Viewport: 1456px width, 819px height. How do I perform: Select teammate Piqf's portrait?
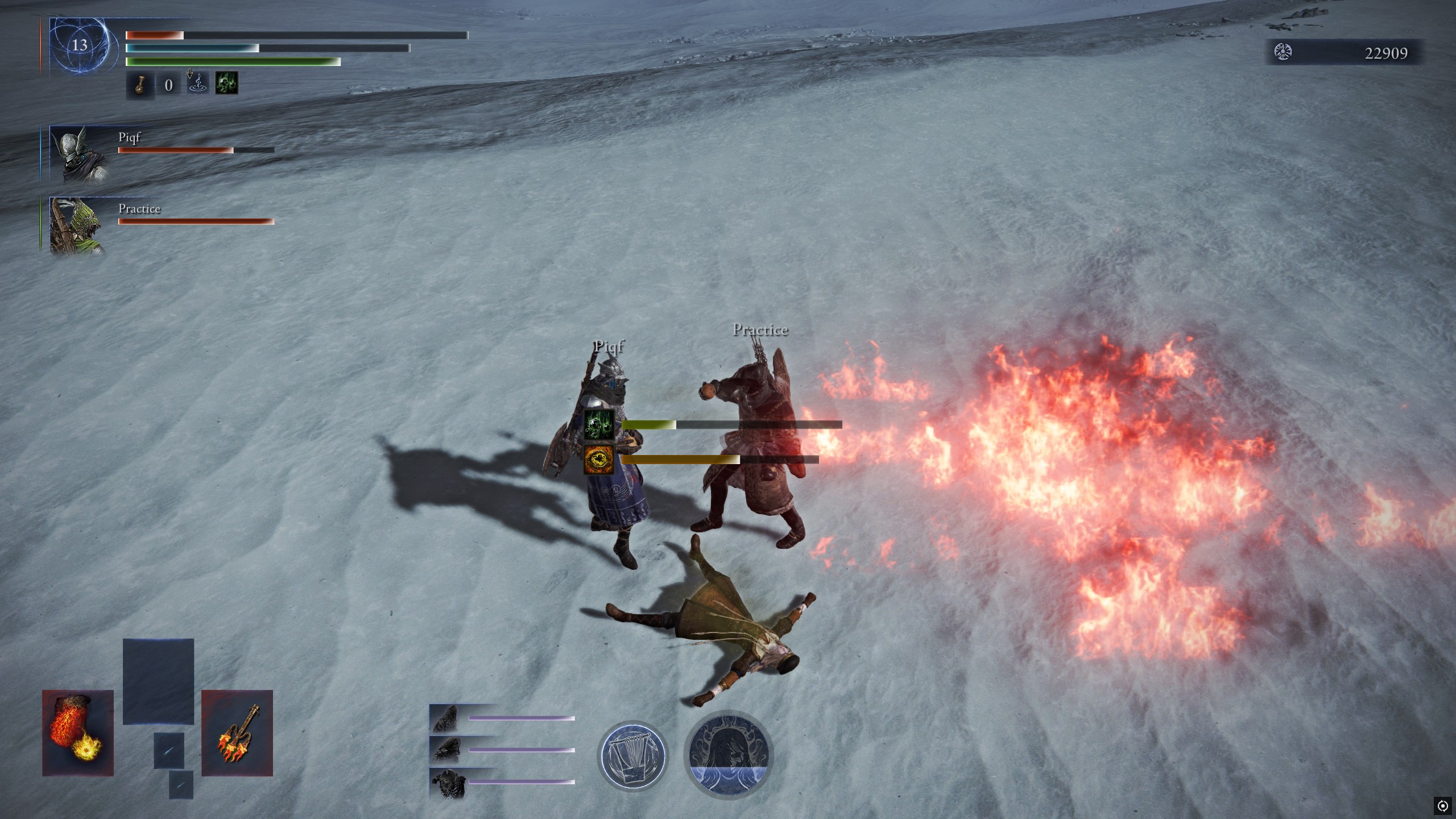pos(78,154)
